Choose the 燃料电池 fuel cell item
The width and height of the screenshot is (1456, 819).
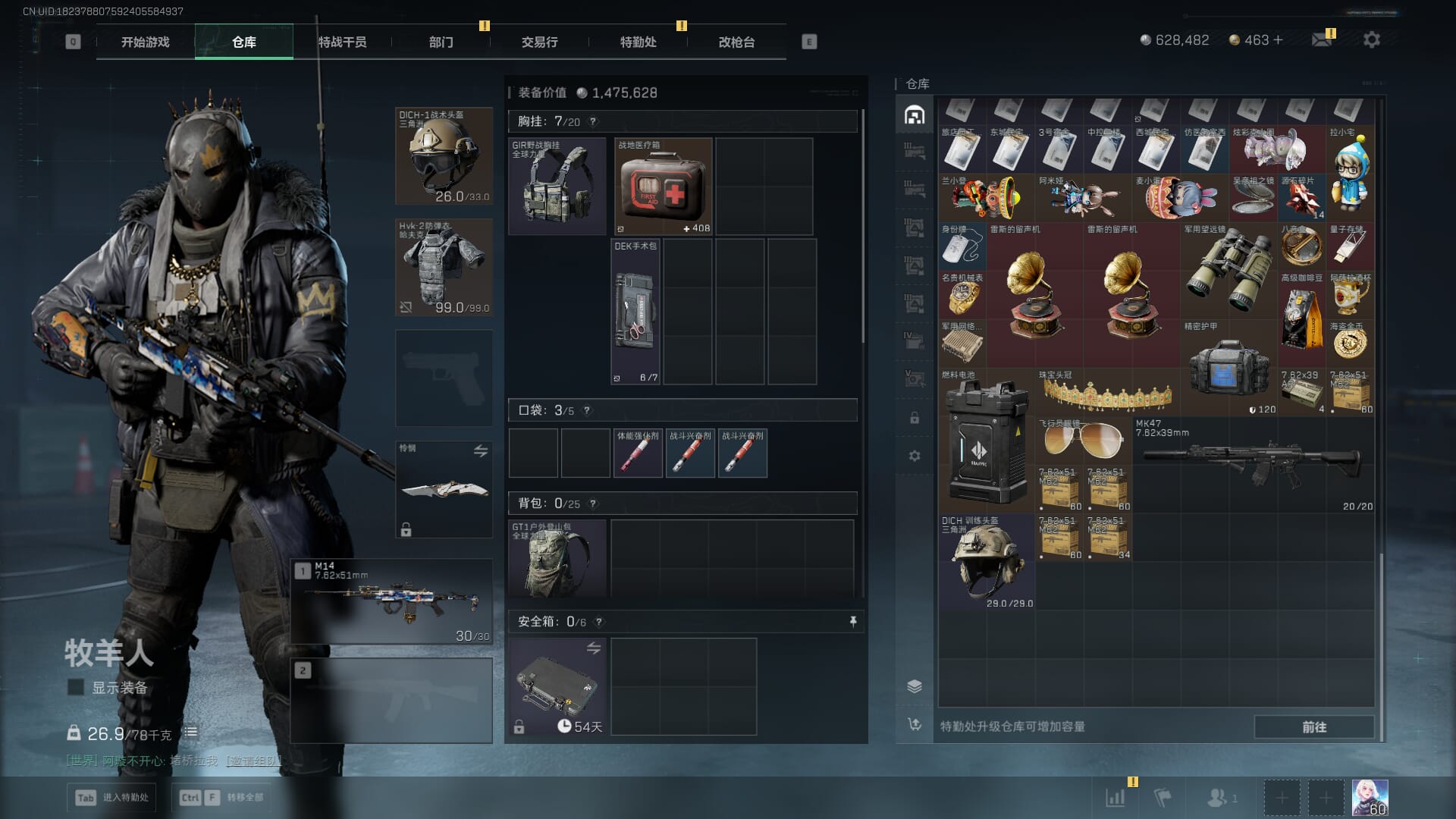click(x=986, y=440)
